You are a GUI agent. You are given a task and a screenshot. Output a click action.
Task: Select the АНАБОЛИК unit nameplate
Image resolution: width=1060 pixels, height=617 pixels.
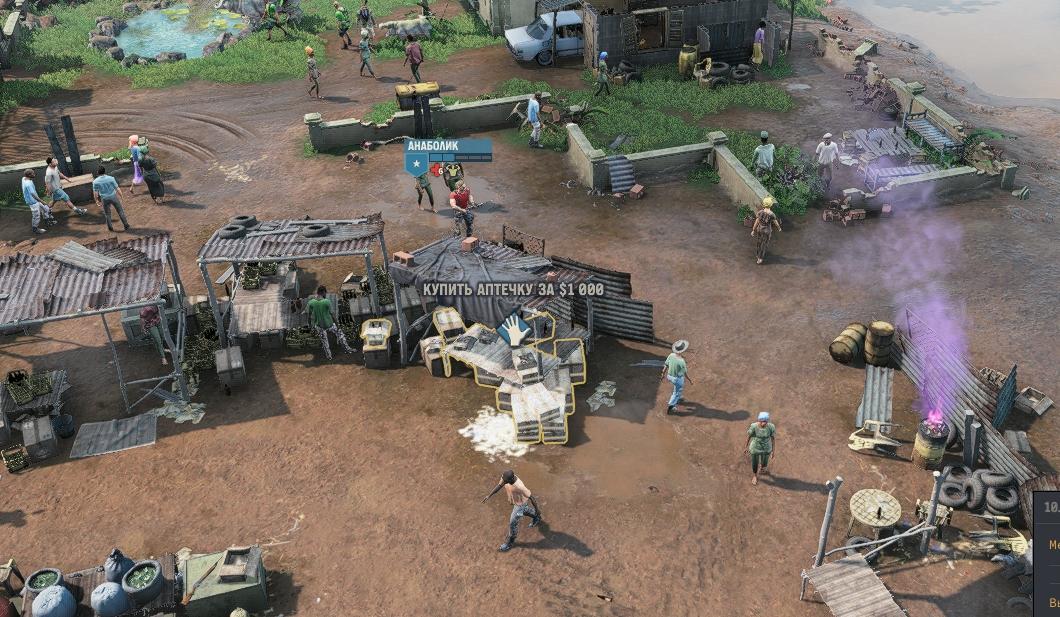(x=447, y=145)
